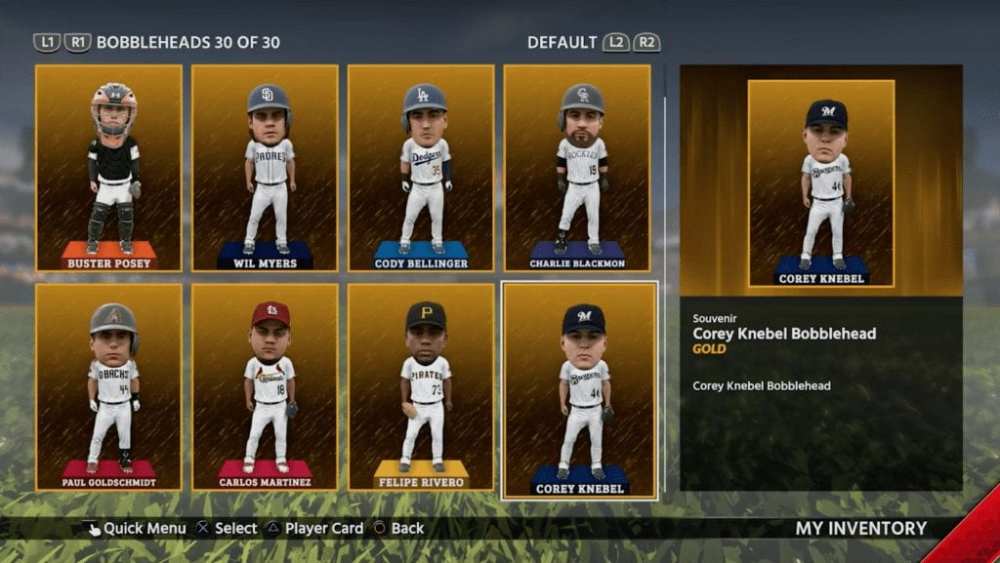Choose the Paul Goldschmidt bobblehead card
Viewport: 1000px width, 563px height.
109,387
